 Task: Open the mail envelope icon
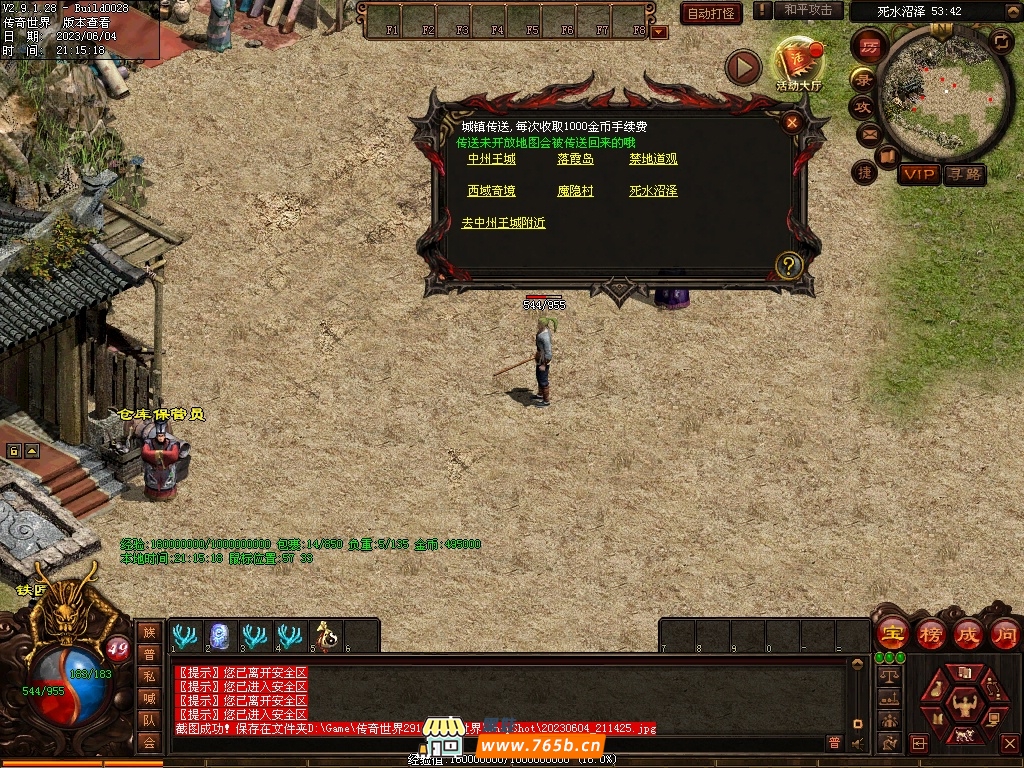[x=868, y=134]
